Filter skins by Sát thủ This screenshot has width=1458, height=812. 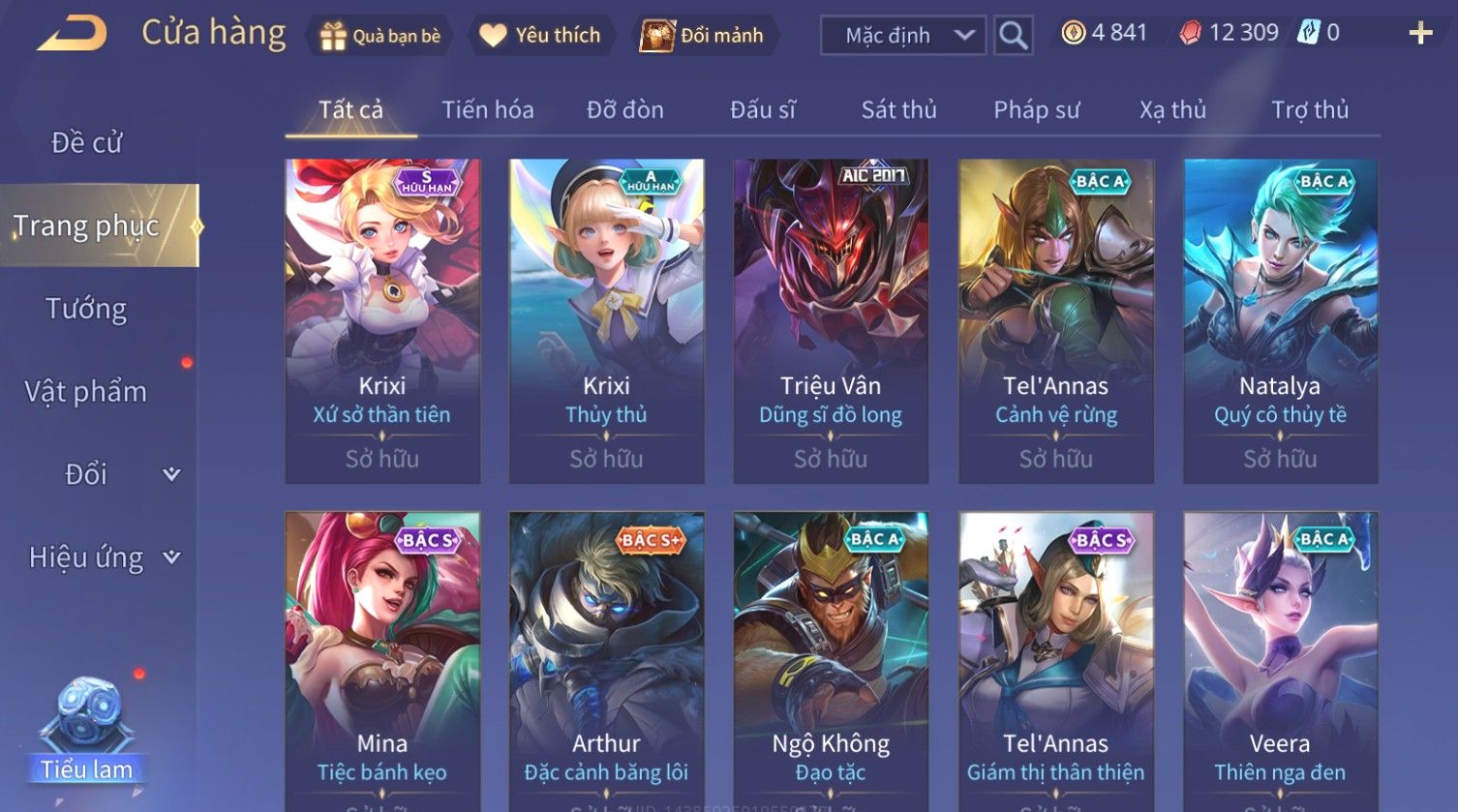898,109
